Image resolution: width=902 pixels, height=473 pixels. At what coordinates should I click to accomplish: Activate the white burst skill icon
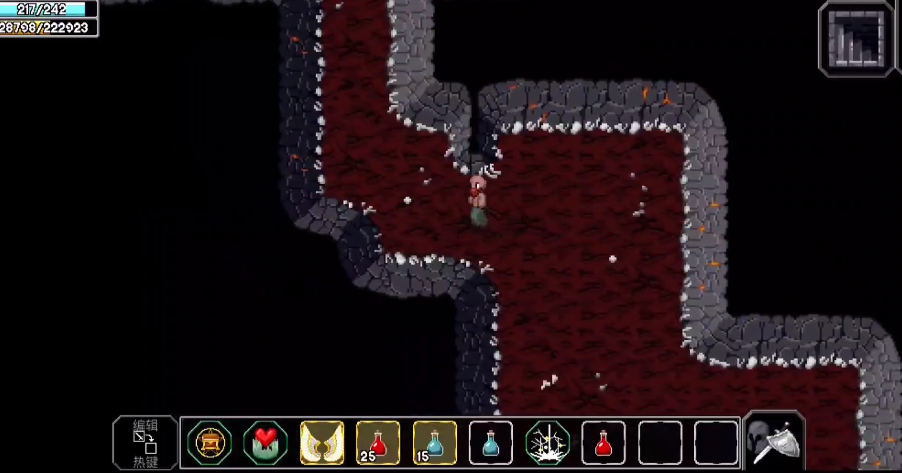547,442
